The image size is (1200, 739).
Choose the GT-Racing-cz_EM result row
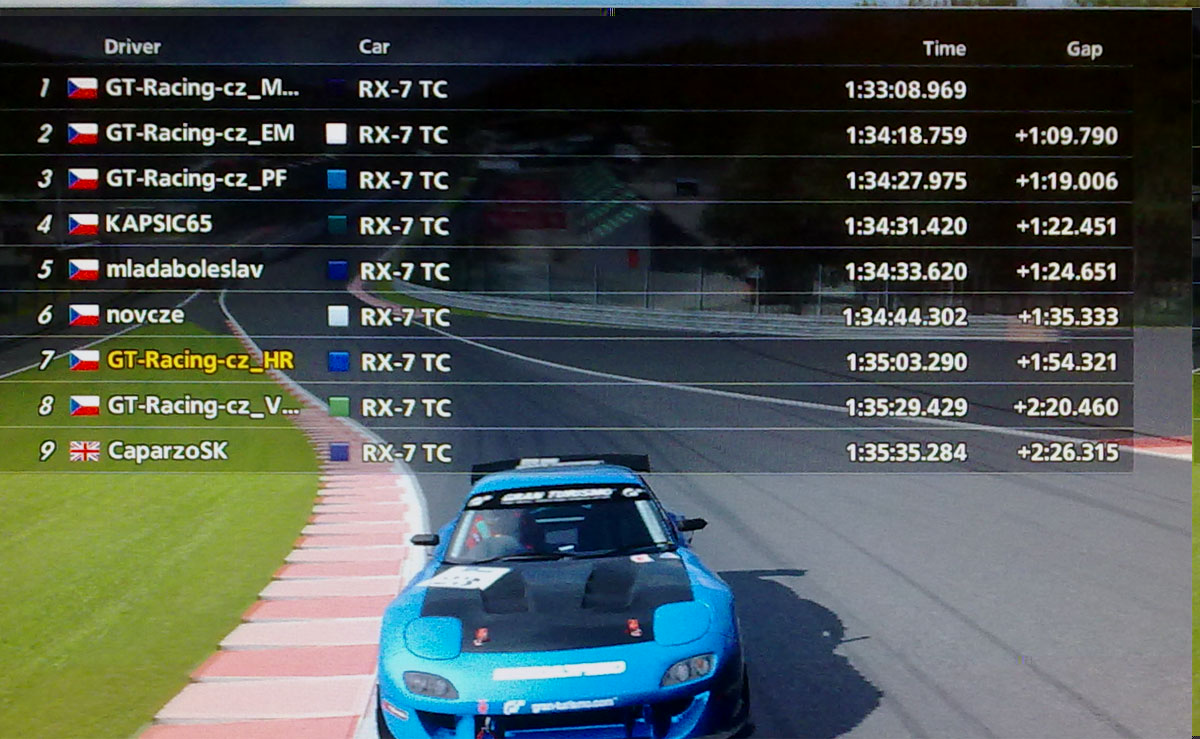[x=200, y=134]
